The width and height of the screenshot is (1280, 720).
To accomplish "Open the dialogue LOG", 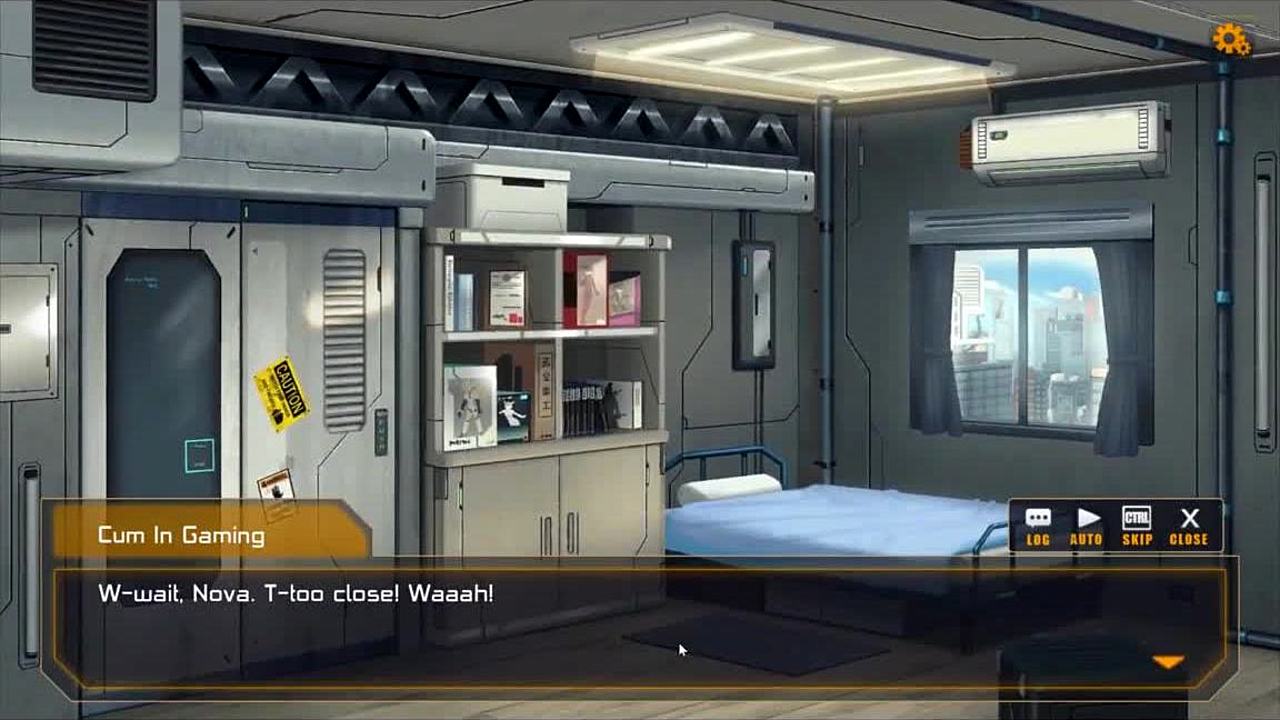I will 1038,526.
